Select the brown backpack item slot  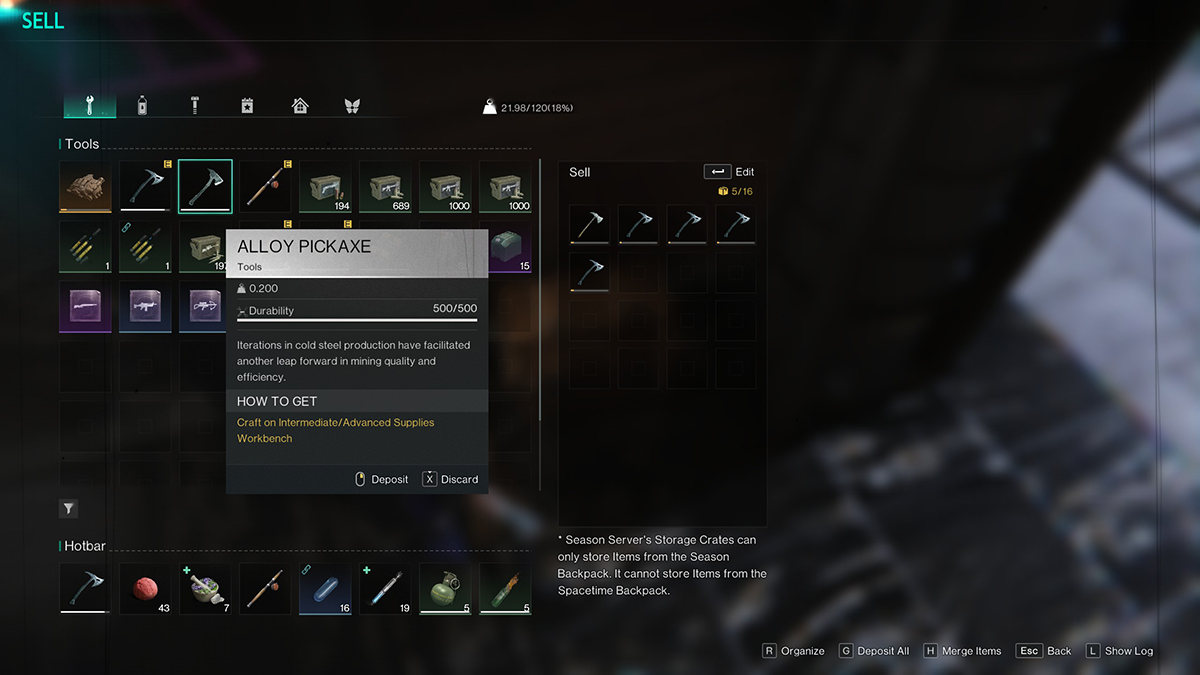pos(85,187)
